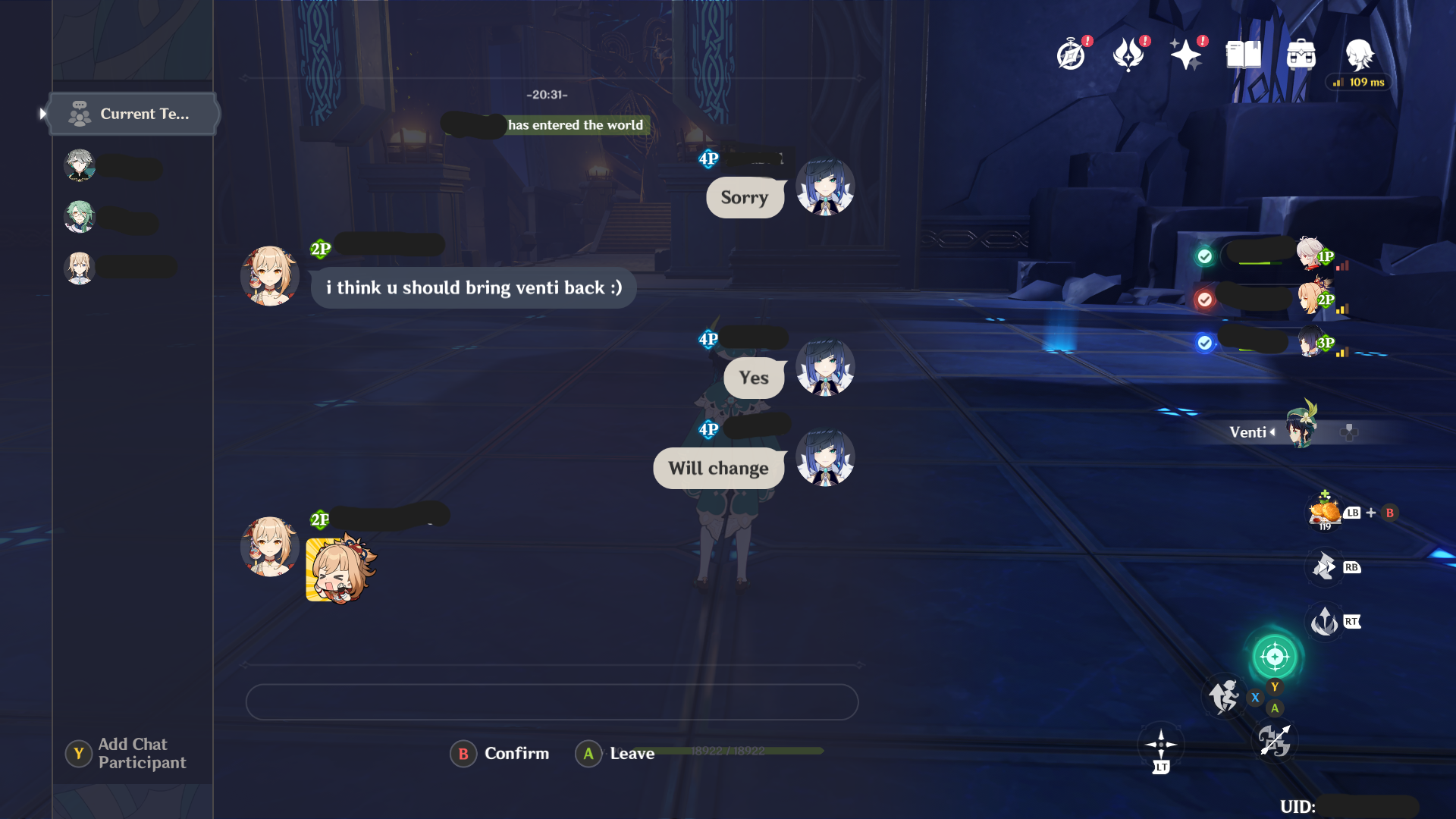Open the Battle Pass wings icon
1456x819 pixels.
[x=1128, y=53]
